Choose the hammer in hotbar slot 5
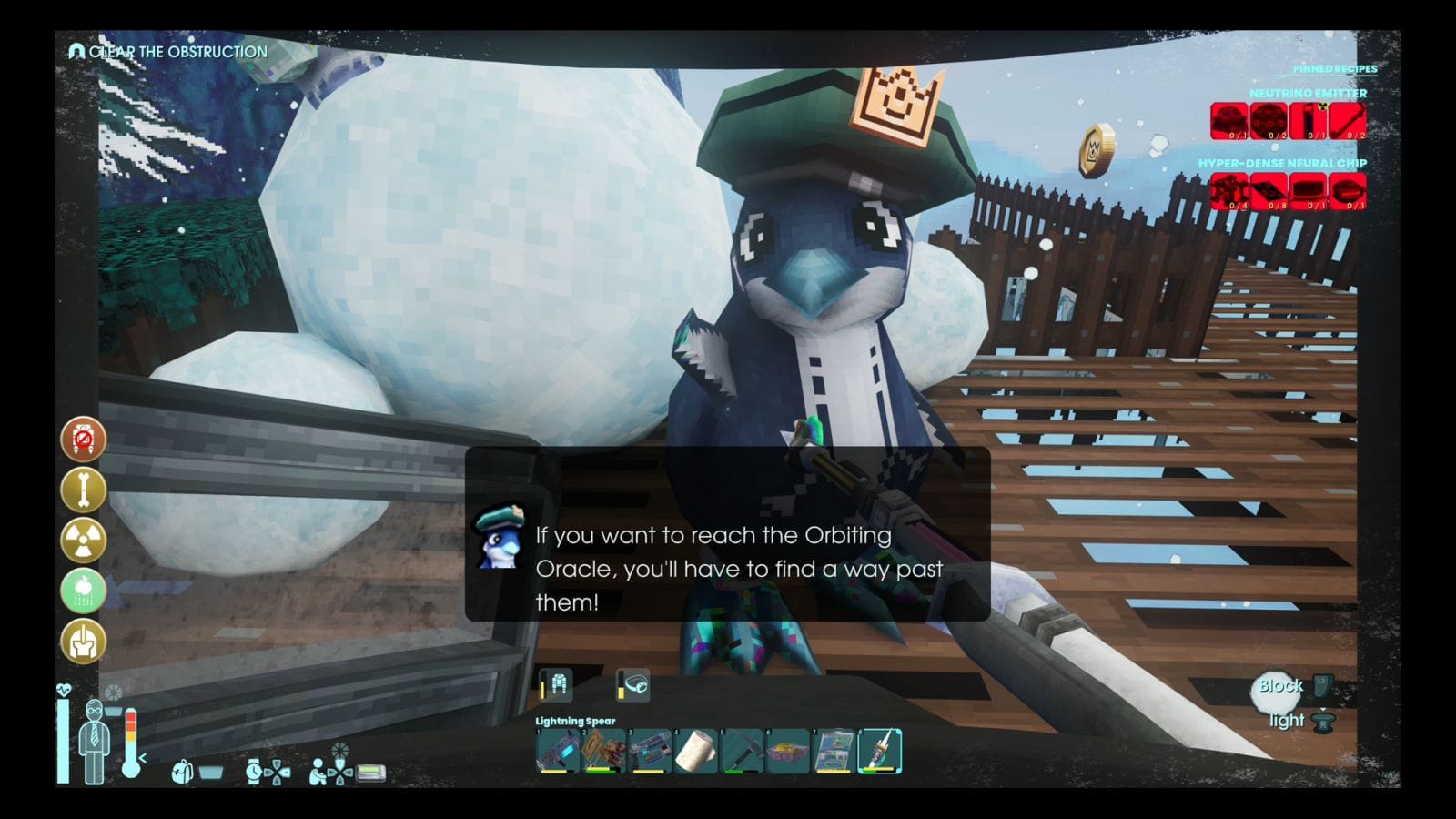The height and width of the screenshot is (819, 1456). click(742, 752)
